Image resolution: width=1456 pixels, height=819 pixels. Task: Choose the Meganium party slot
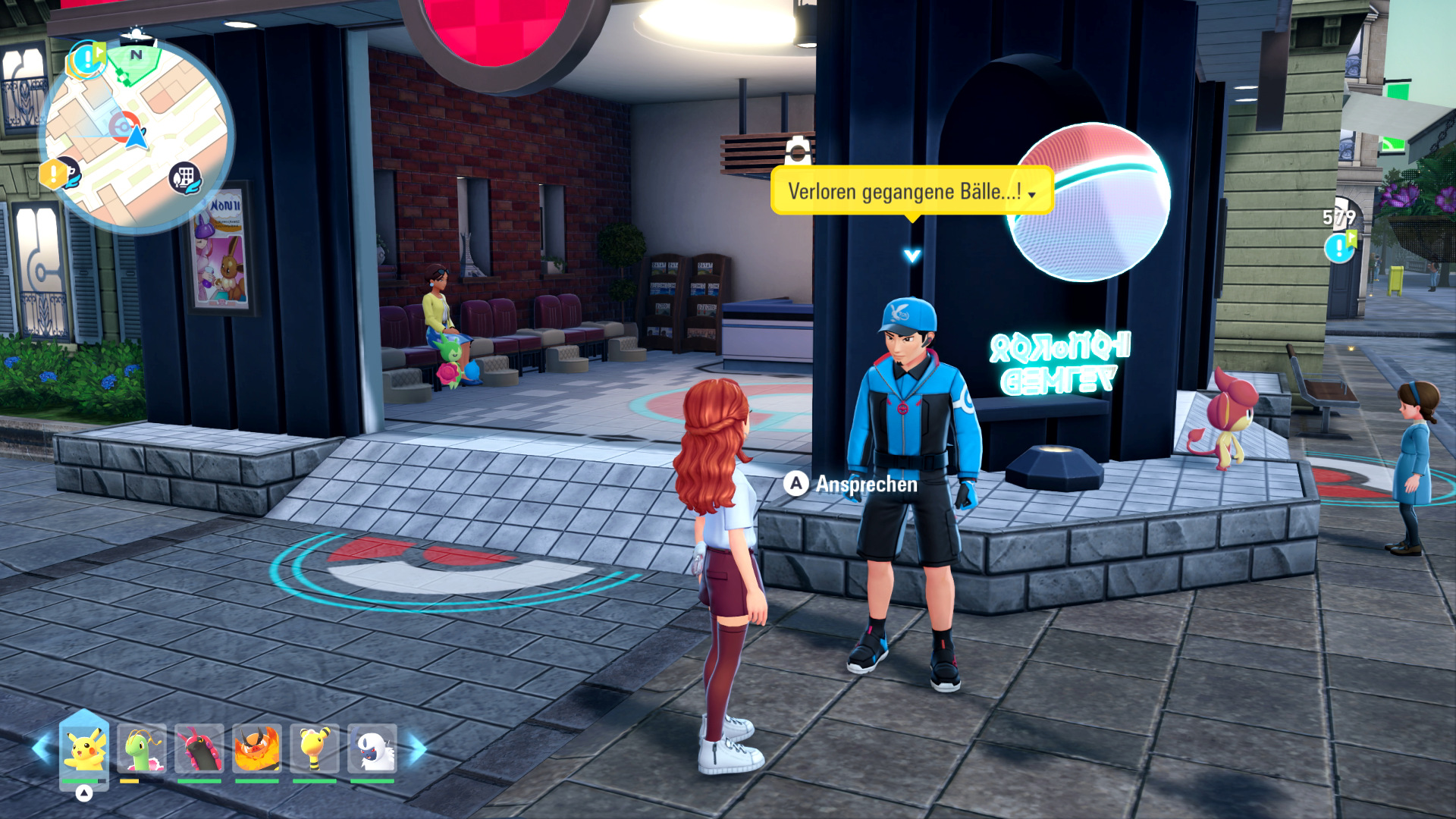[142, 749]
